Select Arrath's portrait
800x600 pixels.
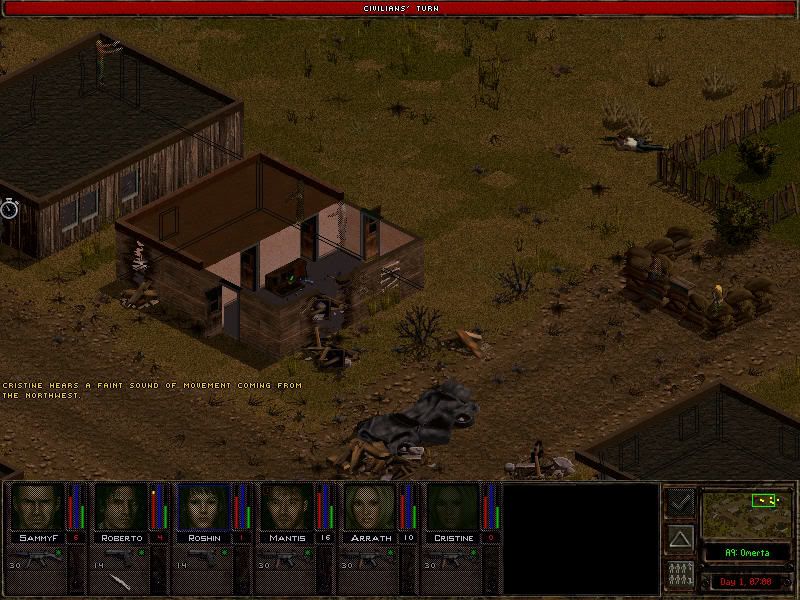pos(369,507)
